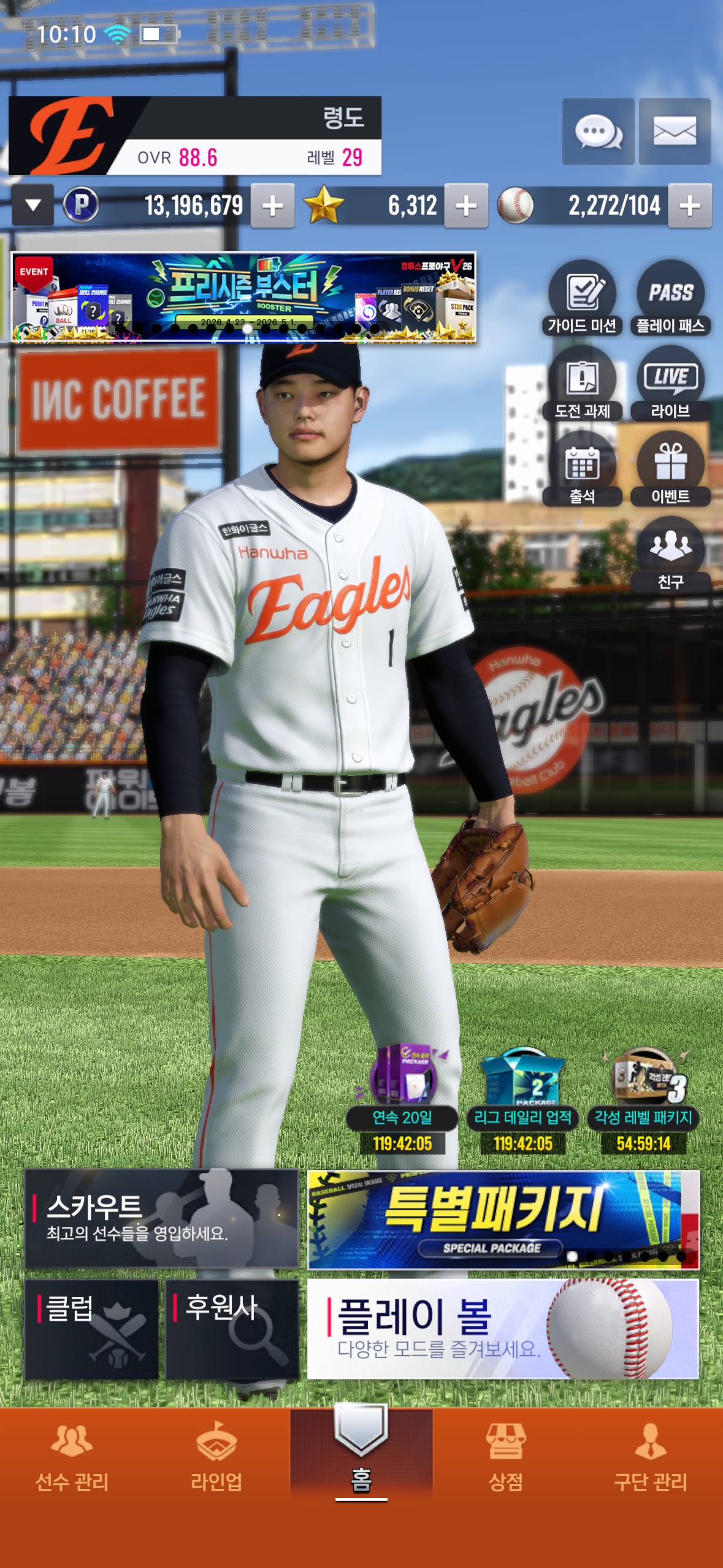Select the 플레이 볼 play button
Viewport: 723px width, 1568px height.
503,1329
